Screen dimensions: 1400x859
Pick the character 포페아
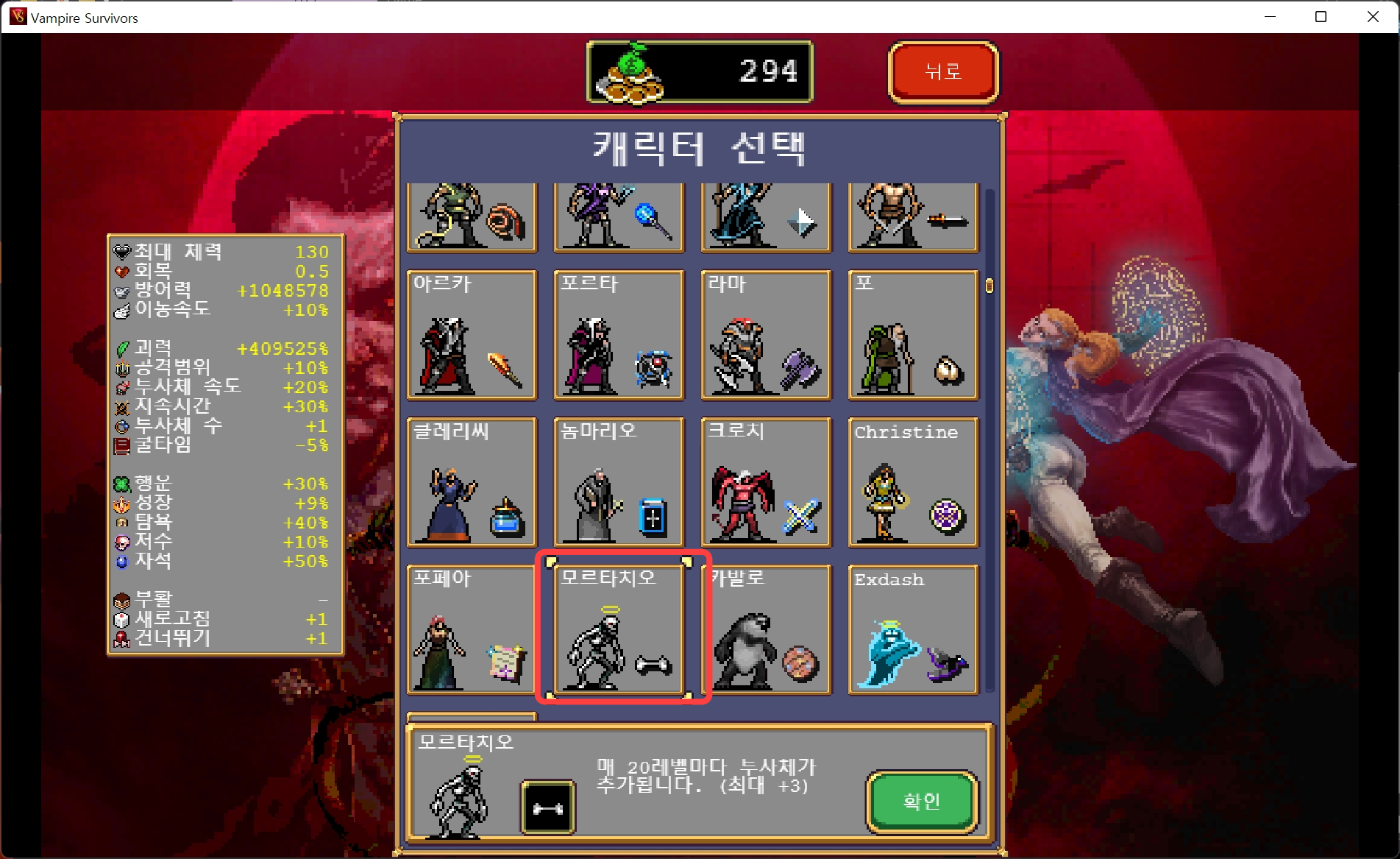[472, 631]
